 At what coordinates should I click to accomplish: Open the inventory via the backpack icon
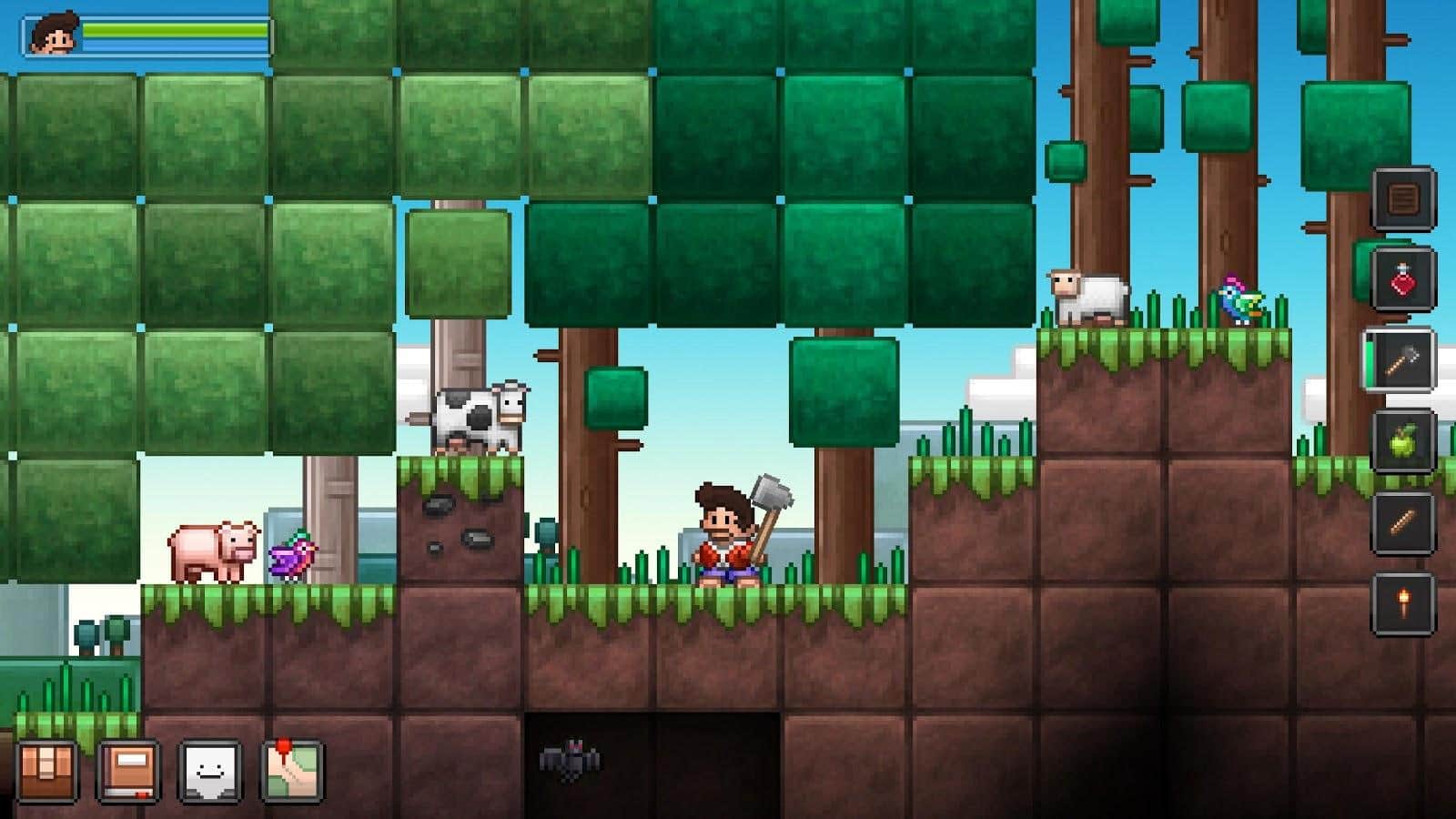(x=47, y=769)
